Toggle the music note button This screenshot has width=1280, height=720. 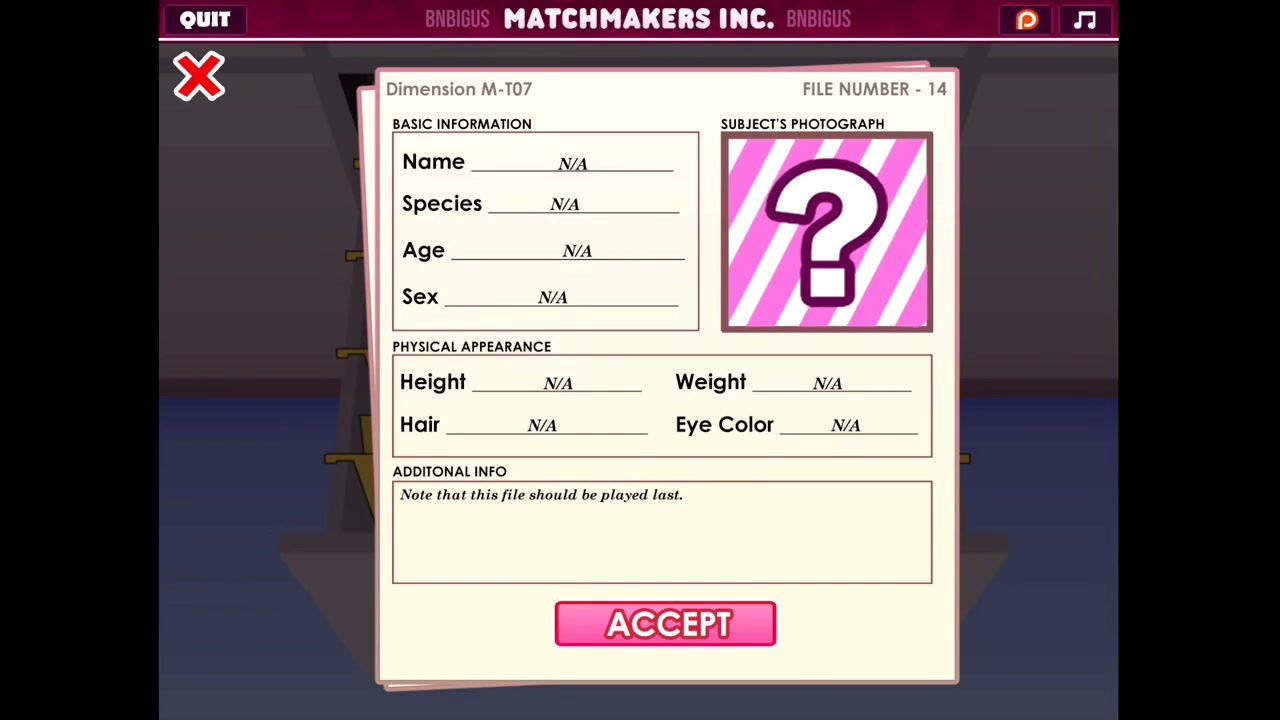tap(1085, 20)
